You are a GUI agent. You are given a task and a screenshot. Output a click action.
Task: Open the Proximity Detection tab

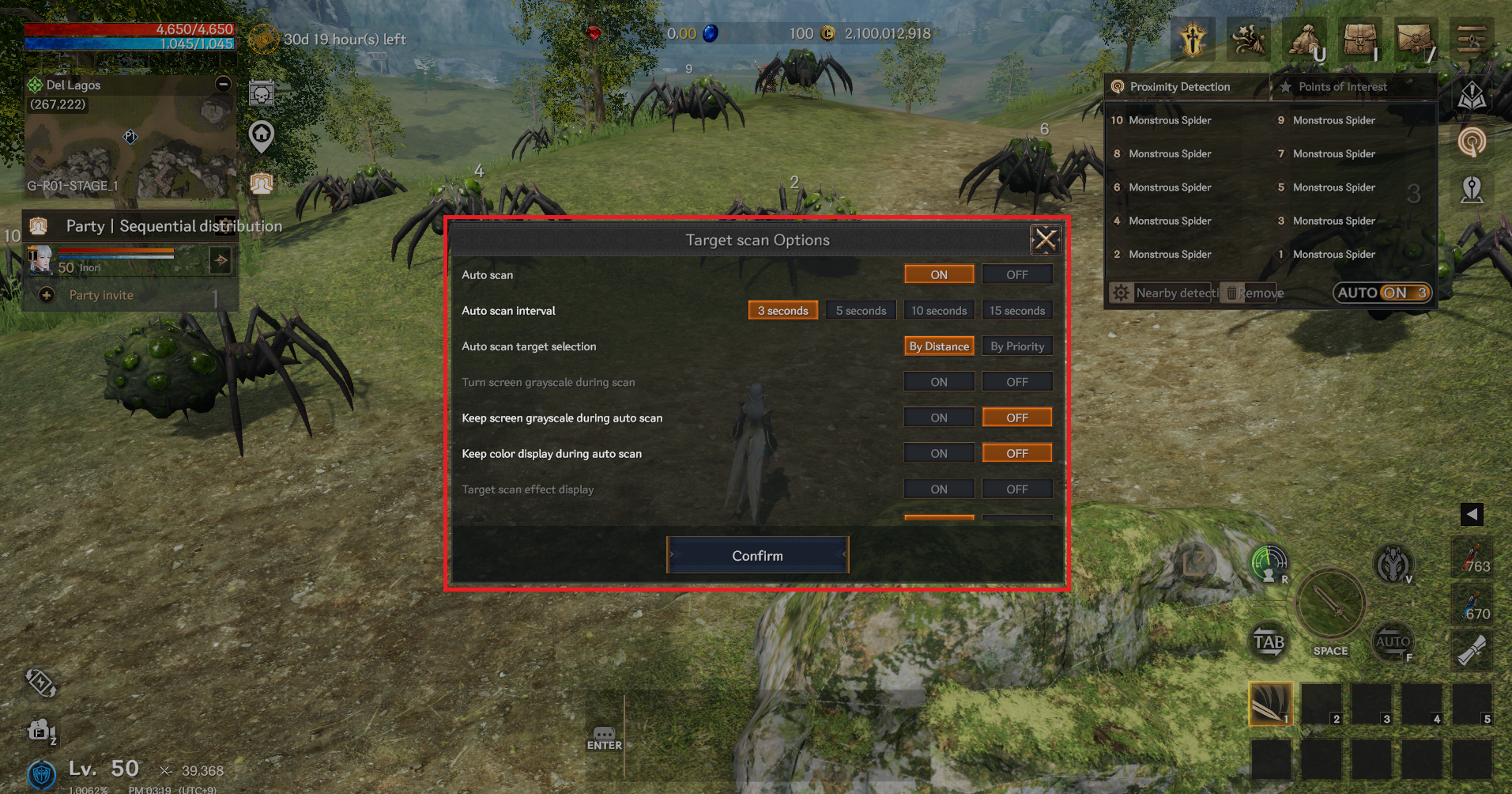1178,87
